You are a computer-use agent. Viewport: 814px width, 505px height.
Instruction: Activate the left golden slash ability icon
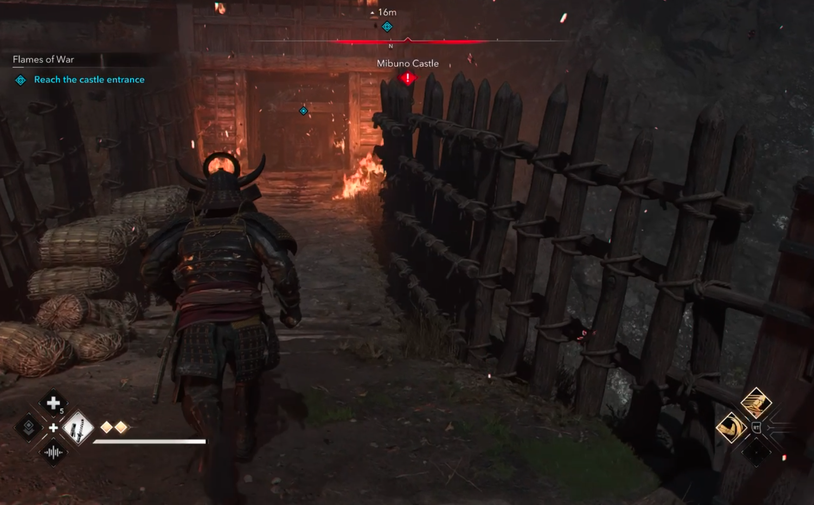[731, 428]
